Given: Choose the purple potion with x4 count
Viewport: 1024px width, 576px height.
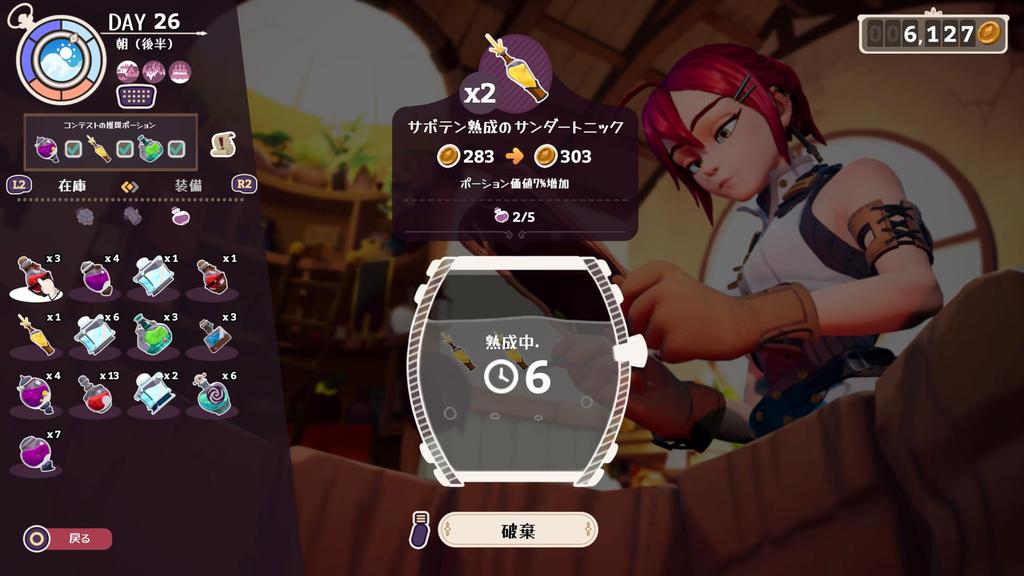Looking at the screenshot, I should tap(95, 277).
